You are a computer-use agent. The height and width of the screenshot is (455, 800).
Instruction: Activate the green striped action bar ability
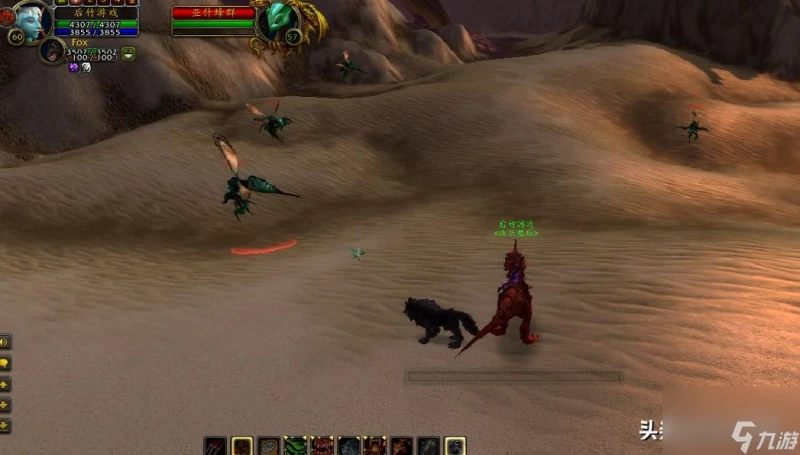tap(295, 446)
